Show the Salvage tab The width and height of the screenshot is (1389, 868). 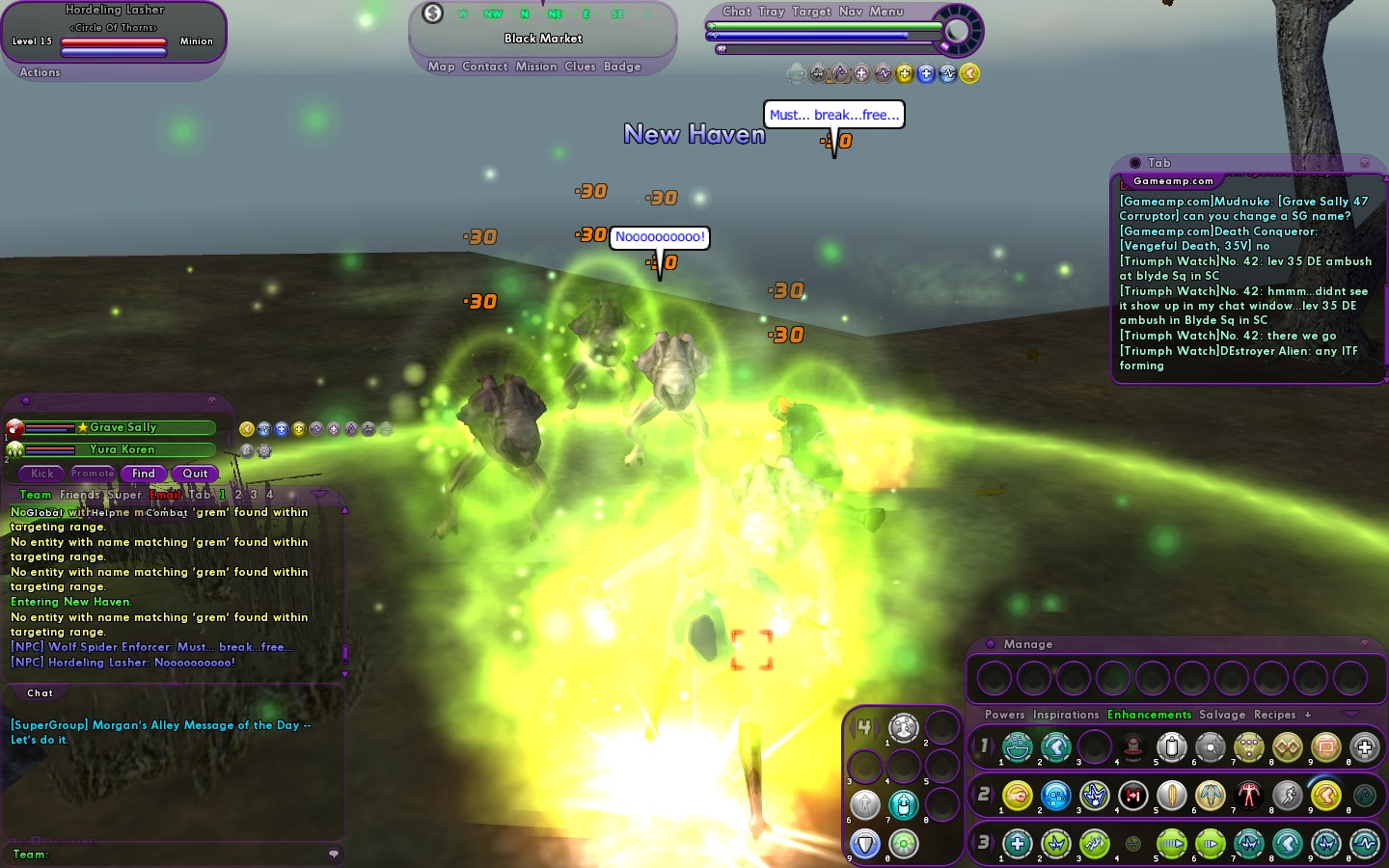1222,715
